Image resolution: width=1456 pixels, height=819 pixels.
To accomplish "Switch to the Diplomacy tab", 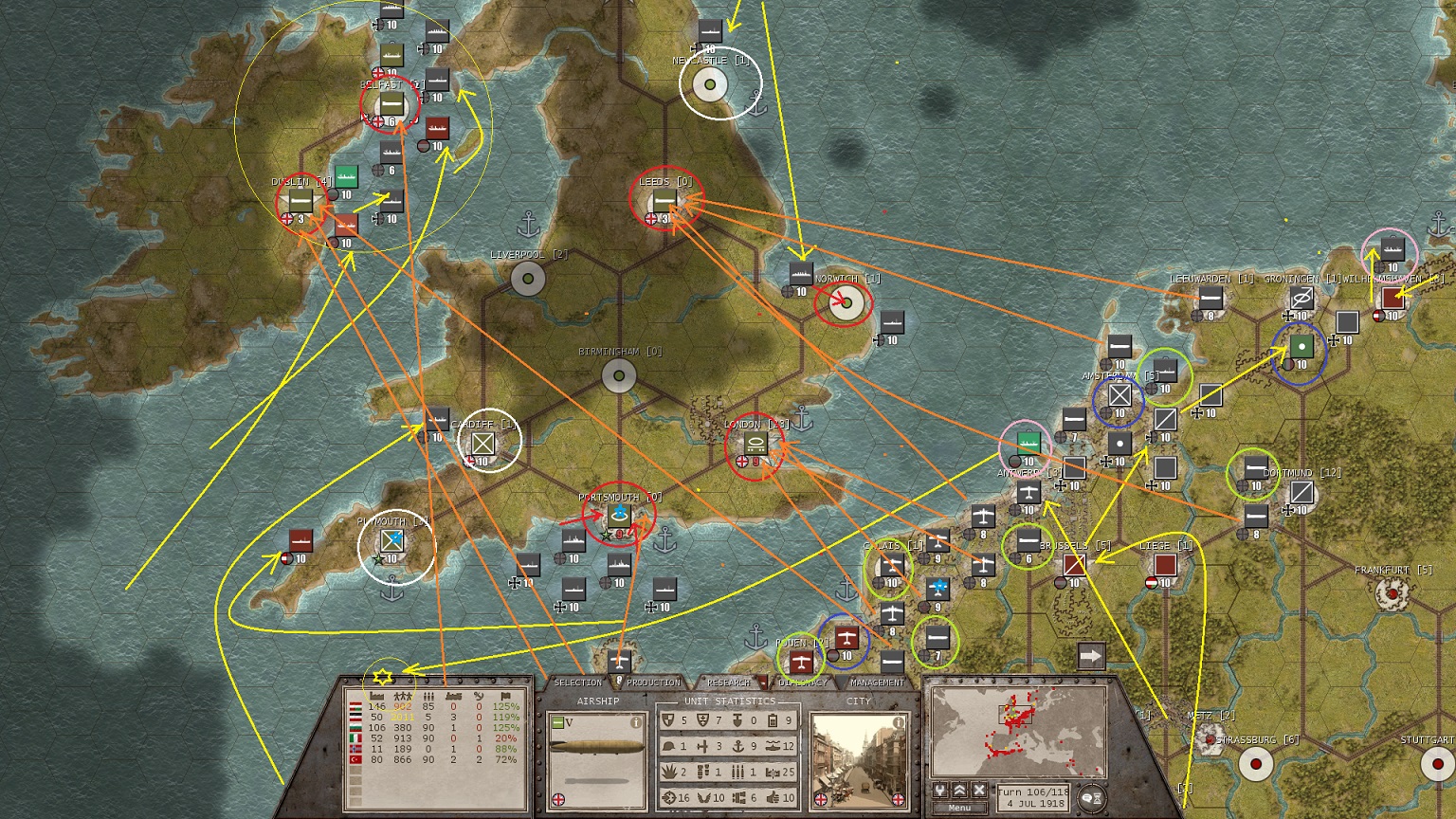I will tap(802, 682).
